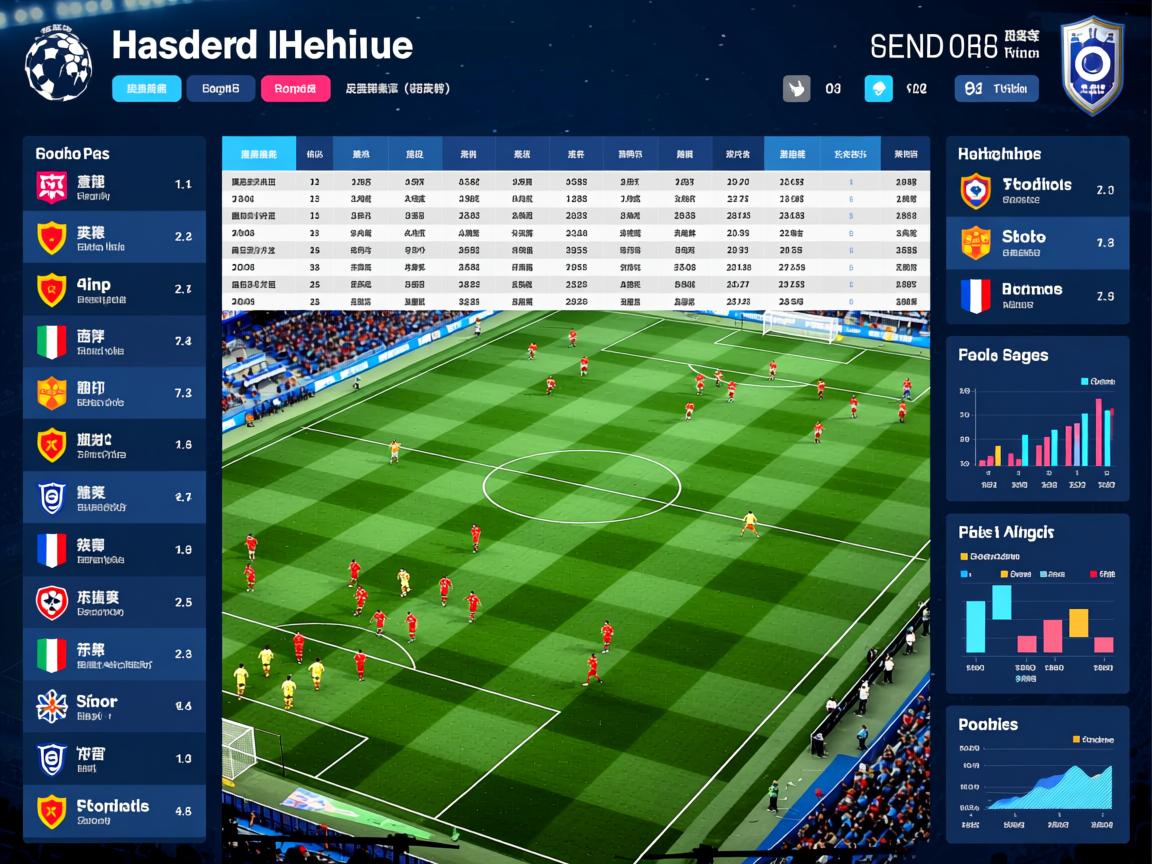Choose the dark blue pill button beside the pink one
Viewport: 1152px width, 864px height.
tap(221, 88)
